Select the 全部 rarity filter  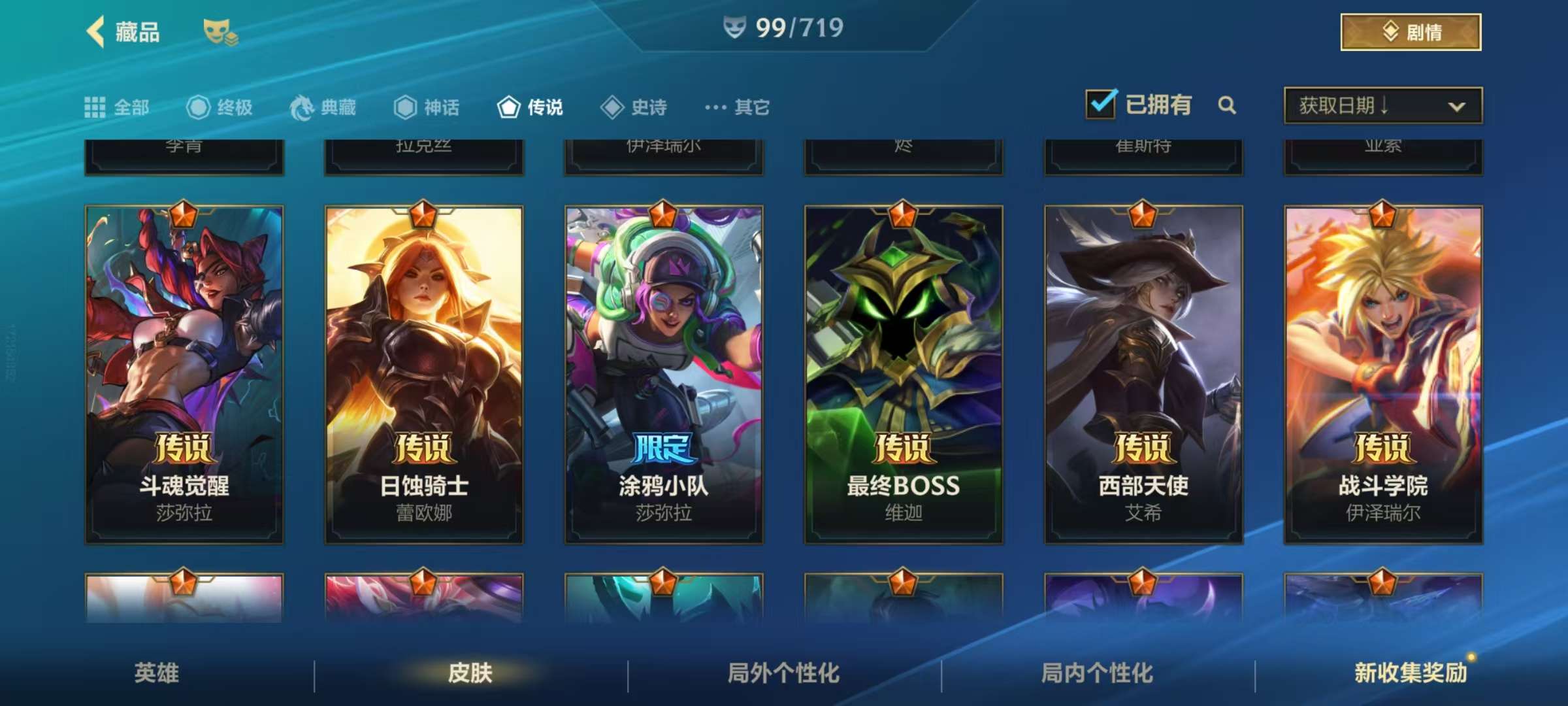[118, 107]
